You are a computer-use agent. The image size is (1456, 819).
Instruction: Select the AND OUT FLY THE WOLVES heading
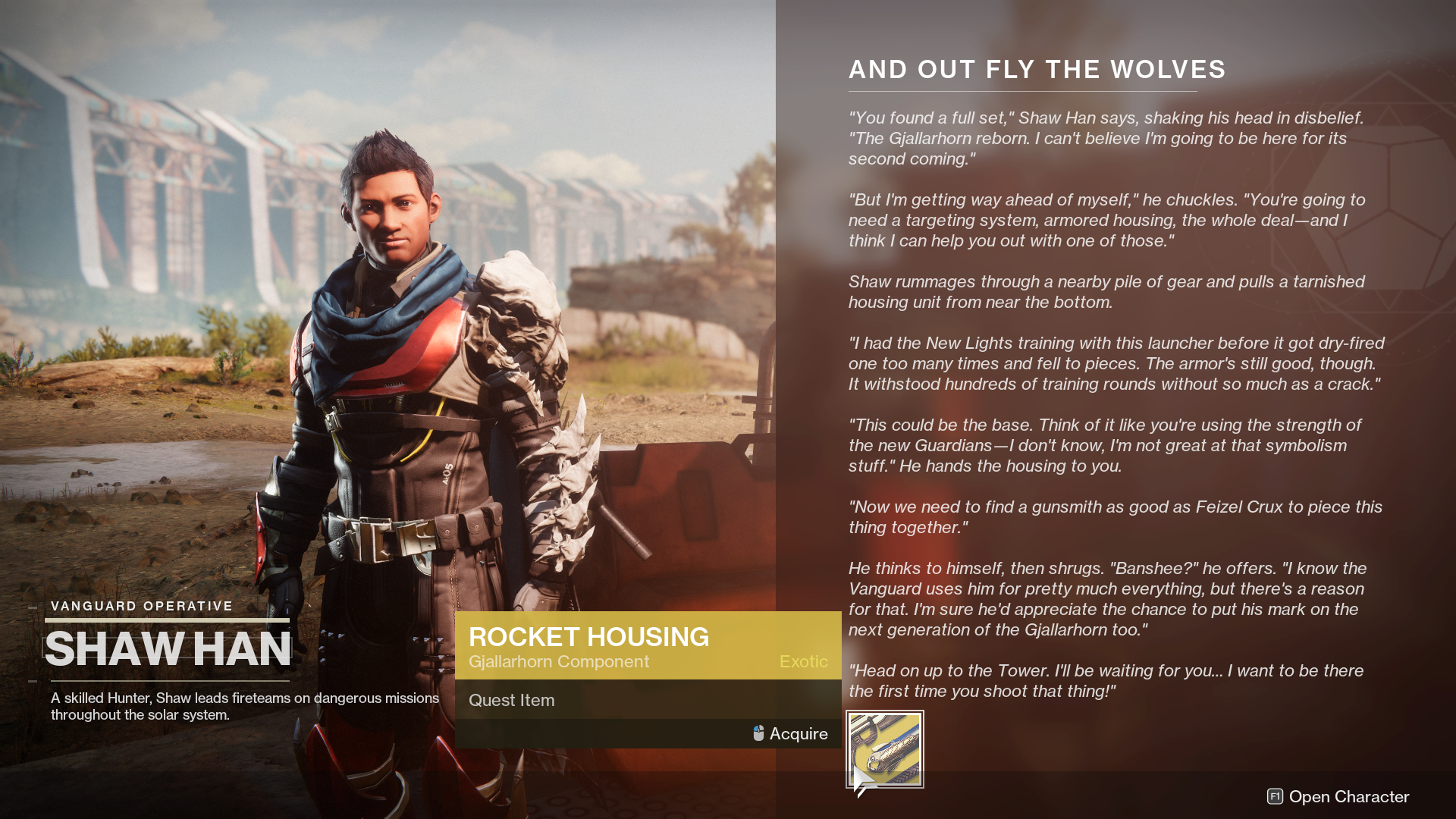click(1036, 70)
